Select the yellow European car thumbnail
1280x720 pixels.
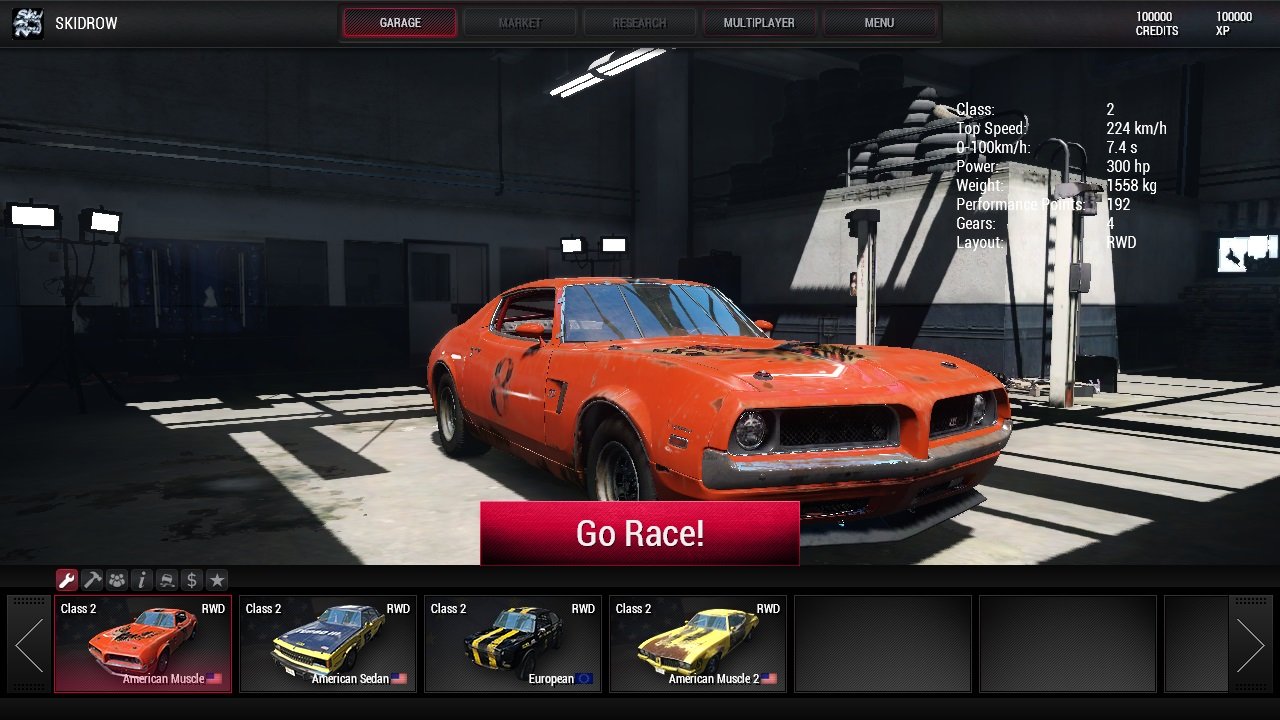point(513,640)
